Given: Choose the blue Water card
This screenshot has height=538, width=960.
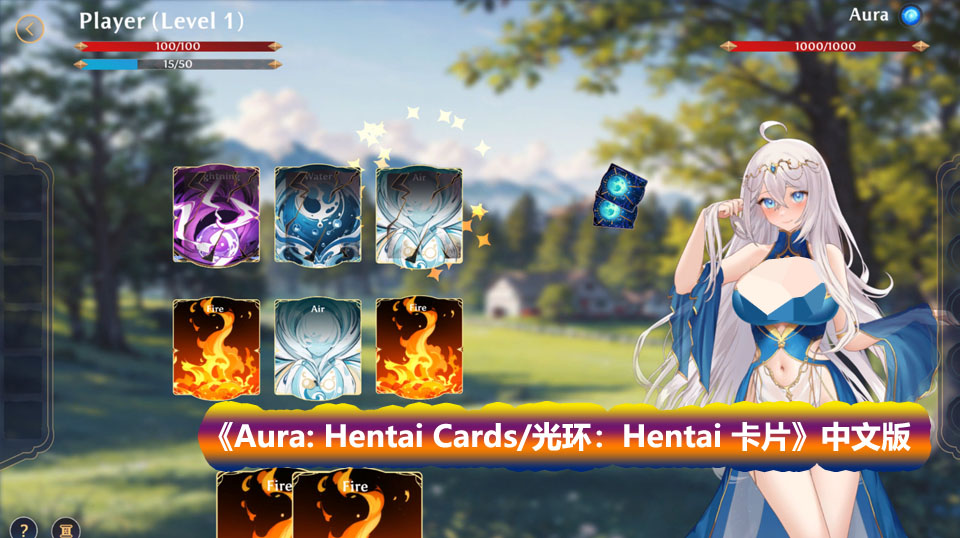Looking at the screenshot, I should coord(317,215).
